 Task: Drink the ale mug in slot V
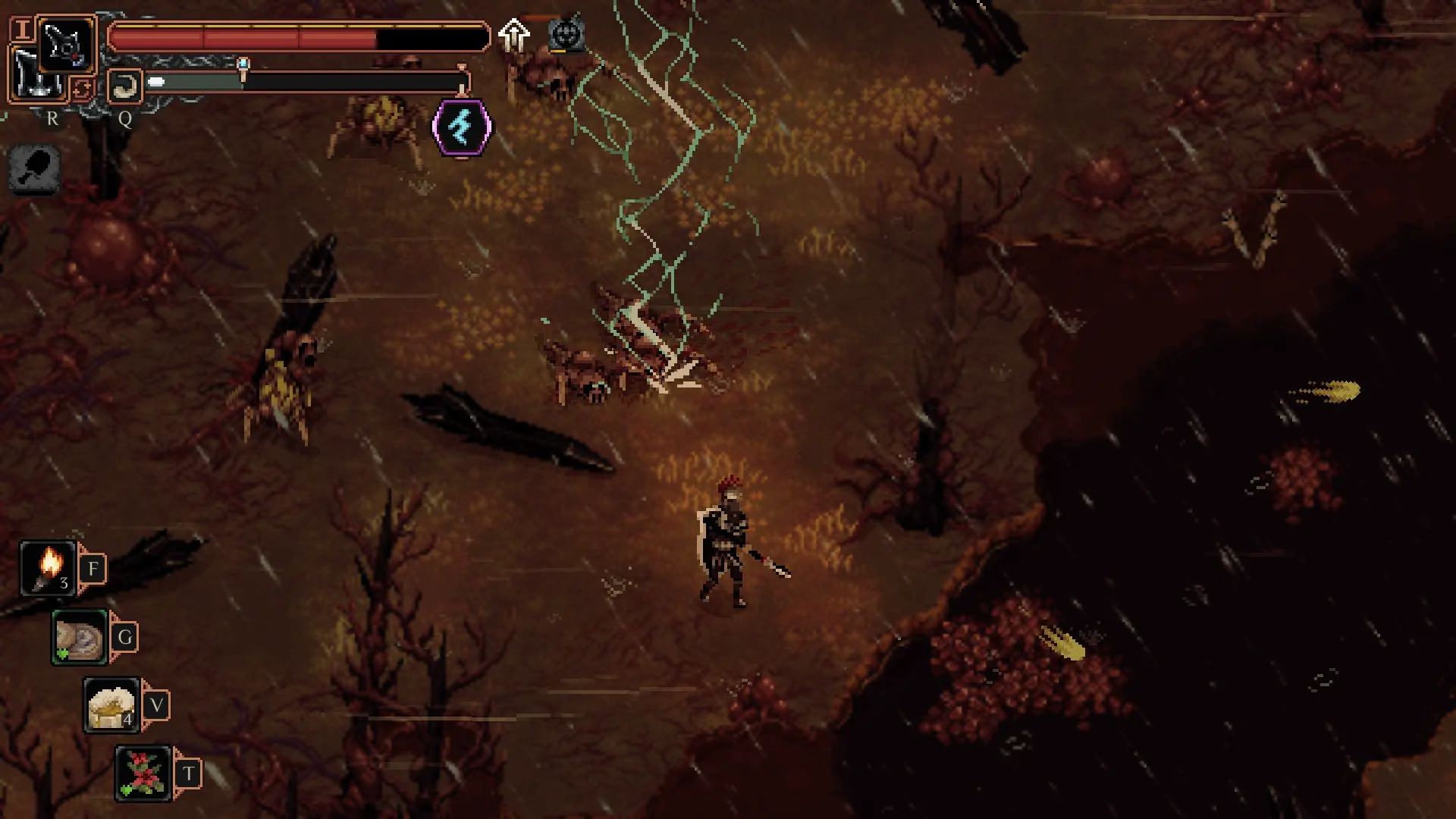(x=111, y=704)
